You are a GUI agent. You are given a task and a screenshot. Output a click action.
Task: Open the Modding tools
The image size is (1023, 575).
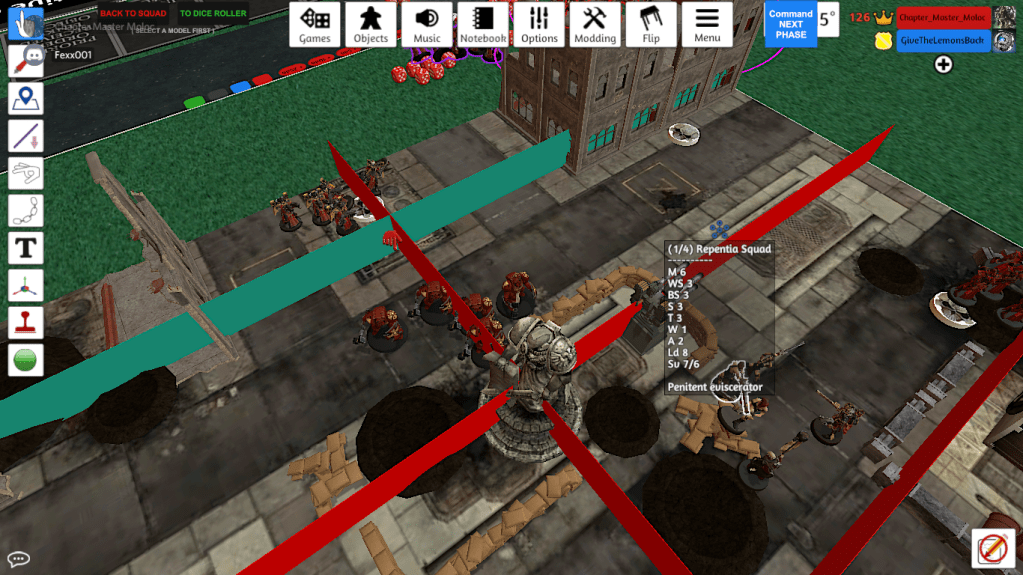595,25
